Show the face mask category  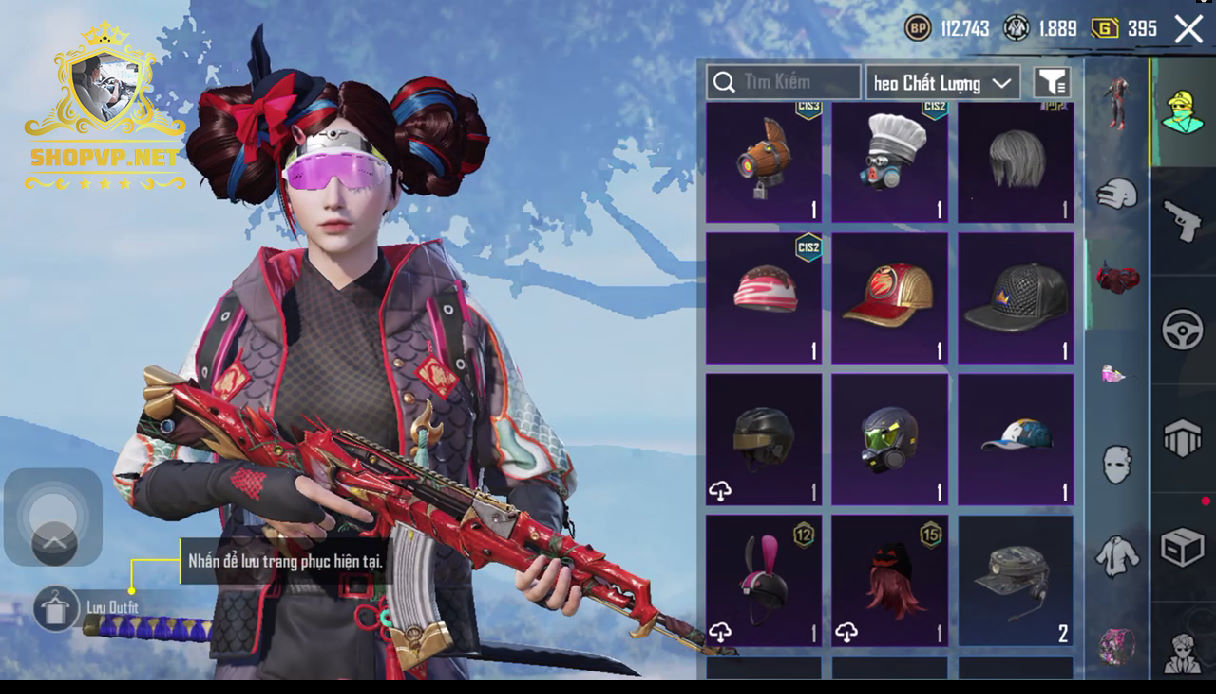[x=1116, y=464]
